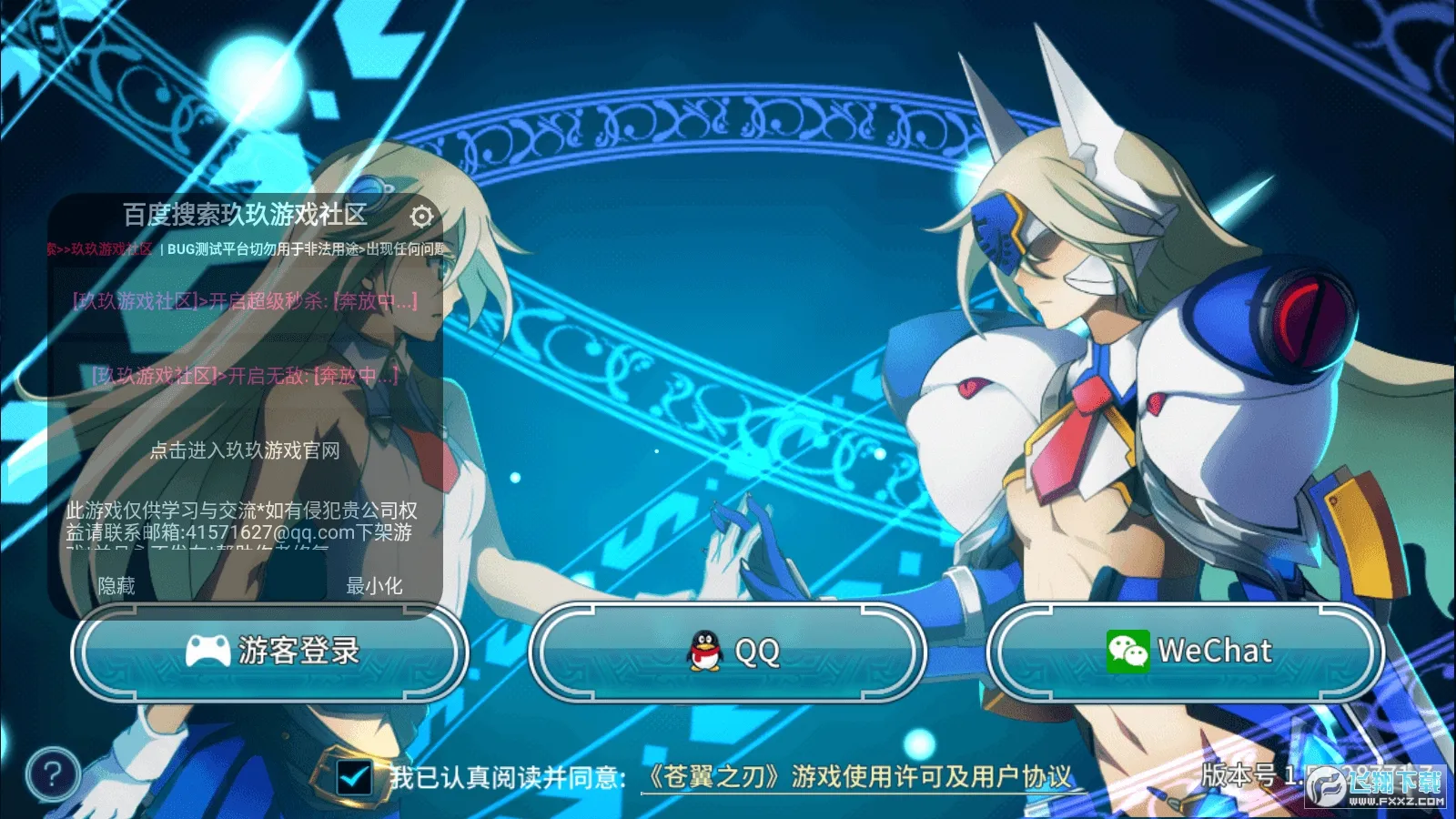
Task: Toggle the 开启无敌 invincibility option
Action: [x=245, y=375]
